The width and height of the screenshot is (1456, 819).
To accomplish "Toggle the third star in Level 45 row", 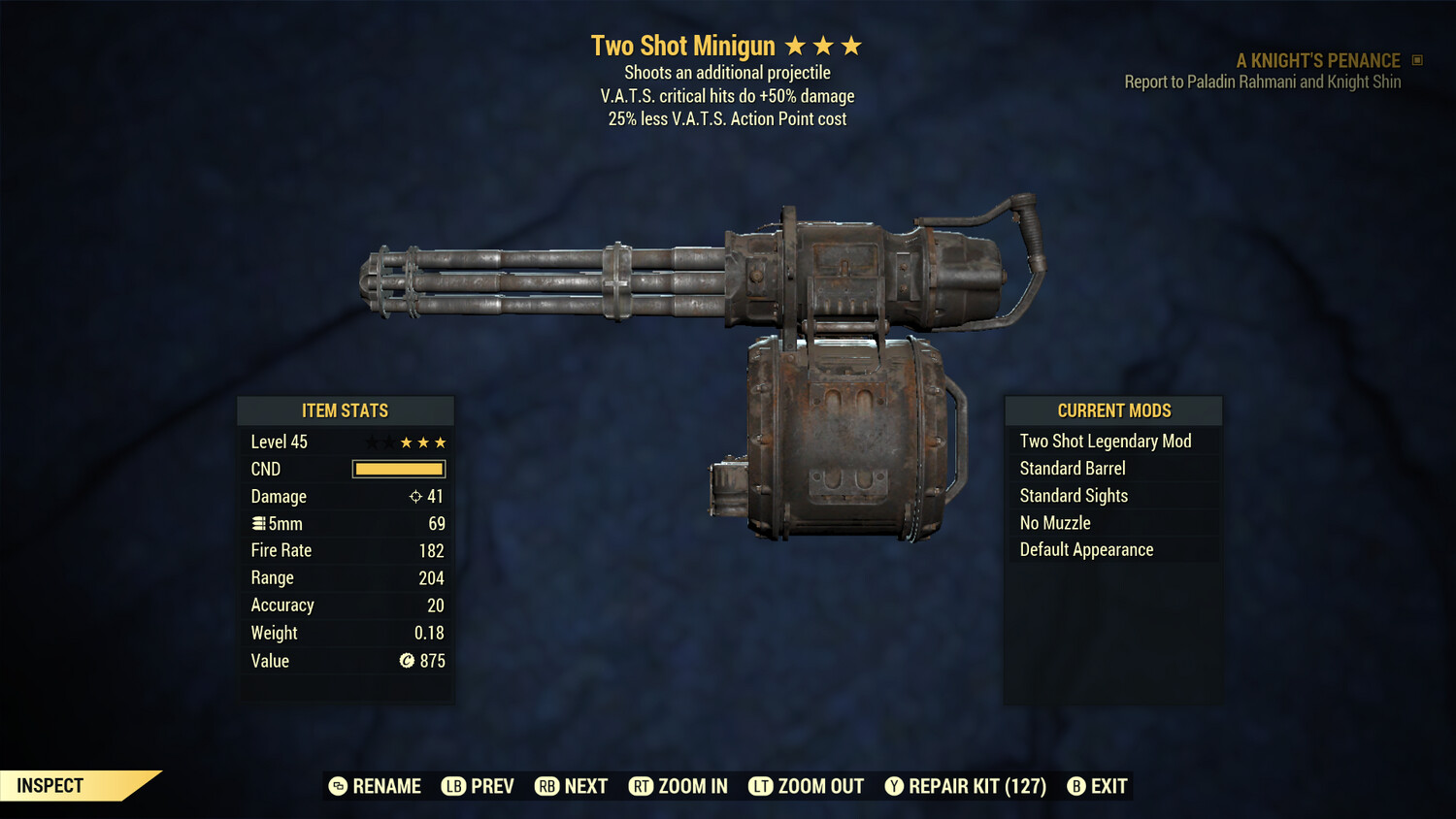I will click(x=442, y=442).
